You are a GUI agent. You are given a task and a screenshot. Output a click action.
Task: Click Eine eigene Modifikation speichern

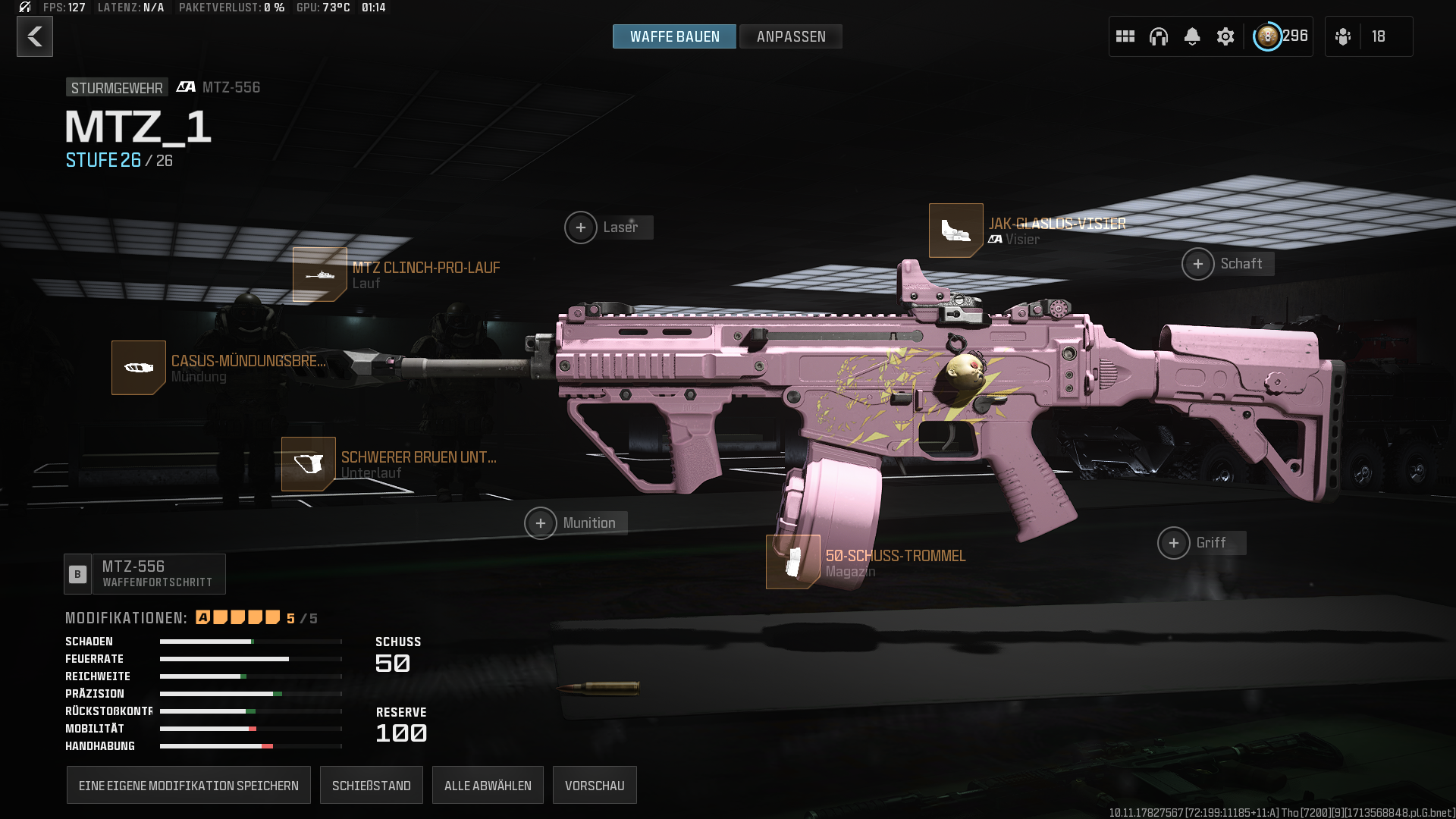tap(189, 786)
